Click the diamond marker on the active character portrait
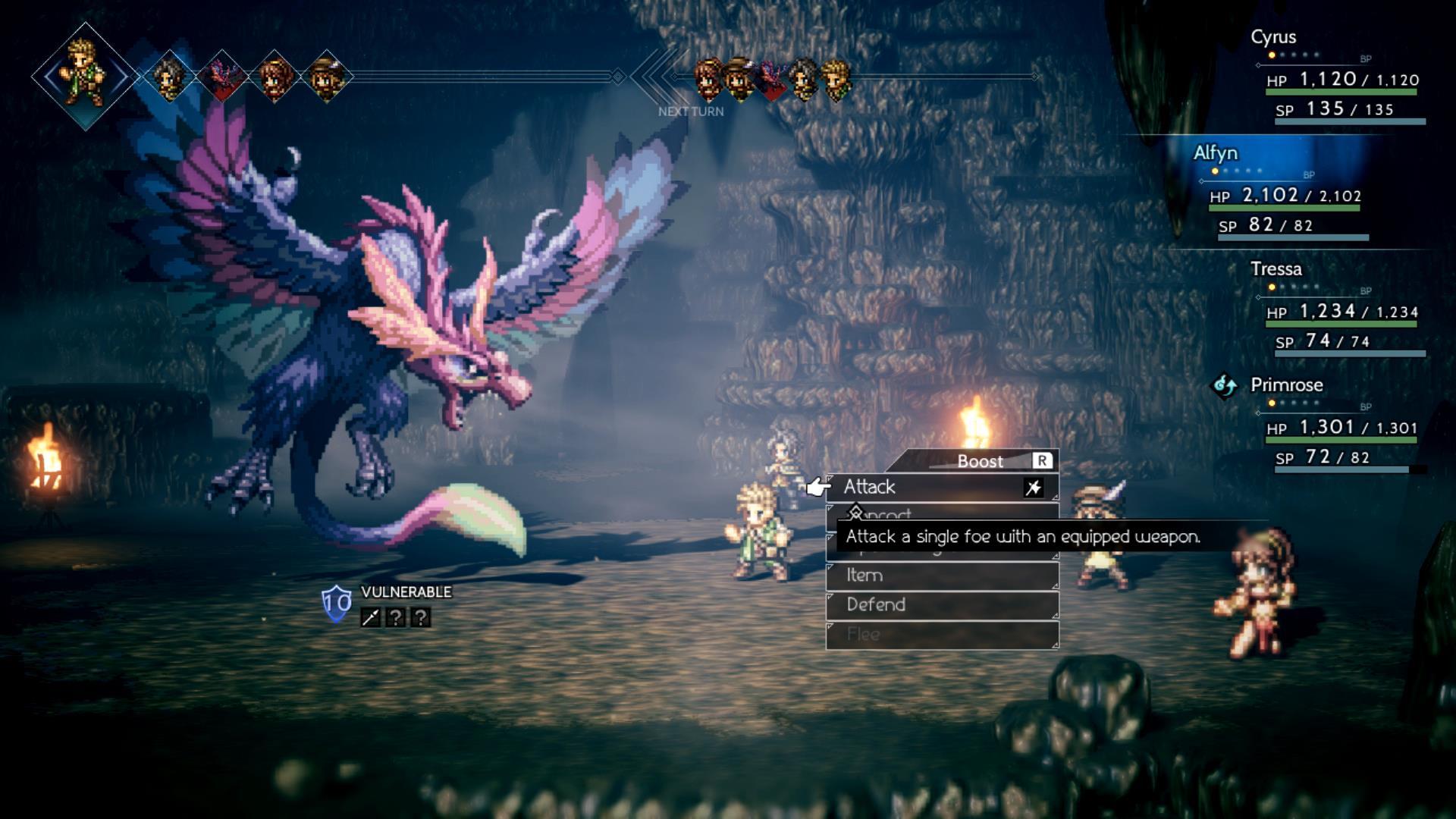The width and height of the screenshot is (1456, 819). click(83, 75)
